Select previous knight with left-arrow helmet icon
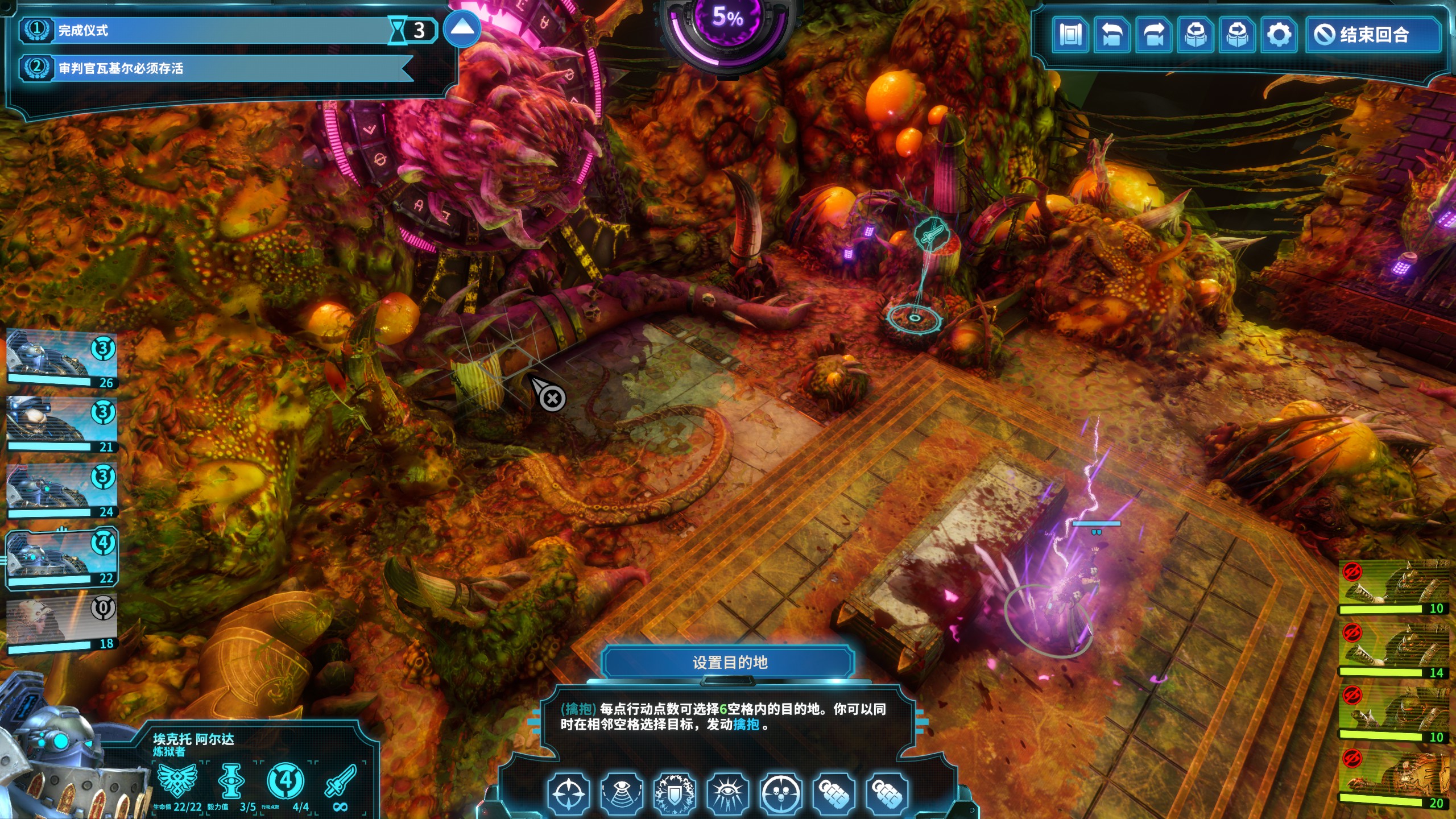1456x819 pixels. coord(1196,35)
